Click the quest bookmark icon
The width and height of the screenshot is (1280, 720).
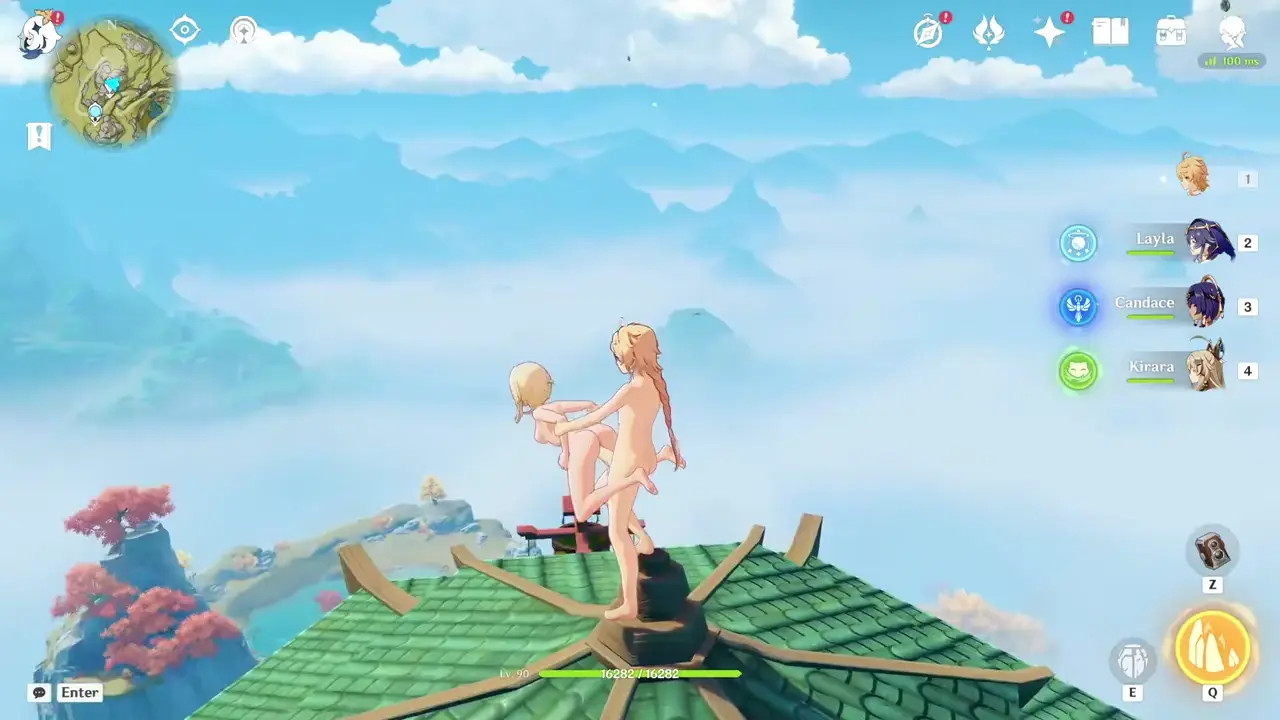point(39,136)
